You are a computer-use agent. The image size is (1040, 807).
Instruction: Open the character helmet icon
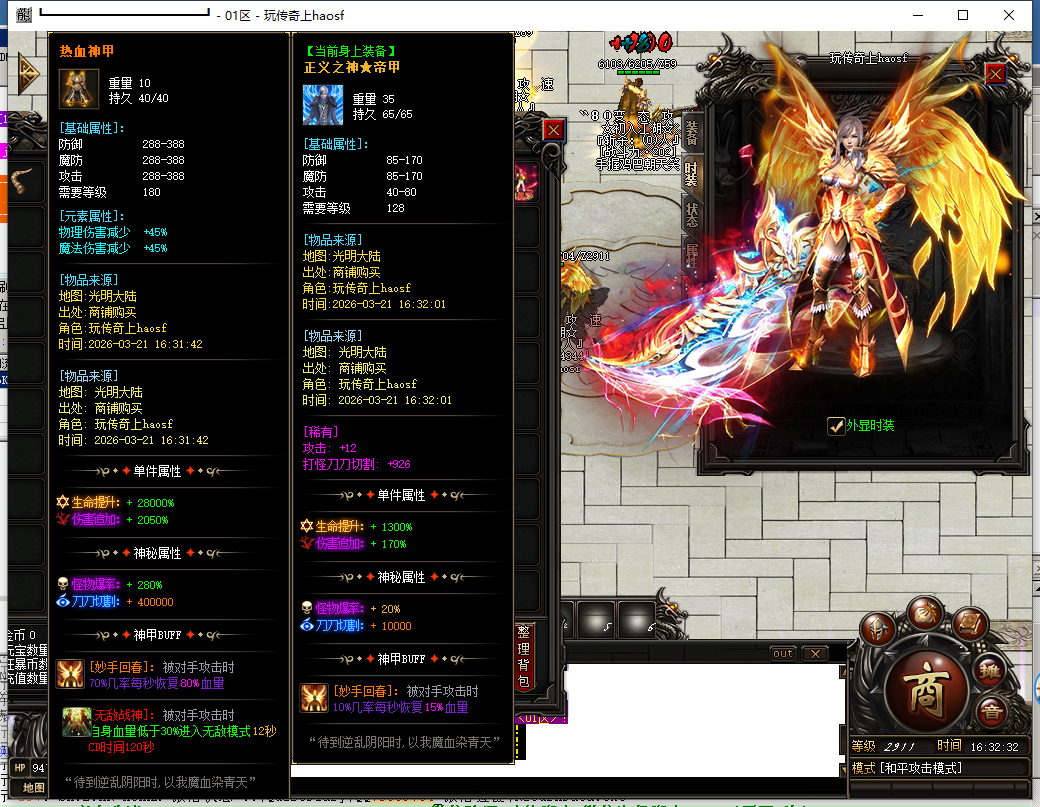pyautogui.click(x=879, y=627)
